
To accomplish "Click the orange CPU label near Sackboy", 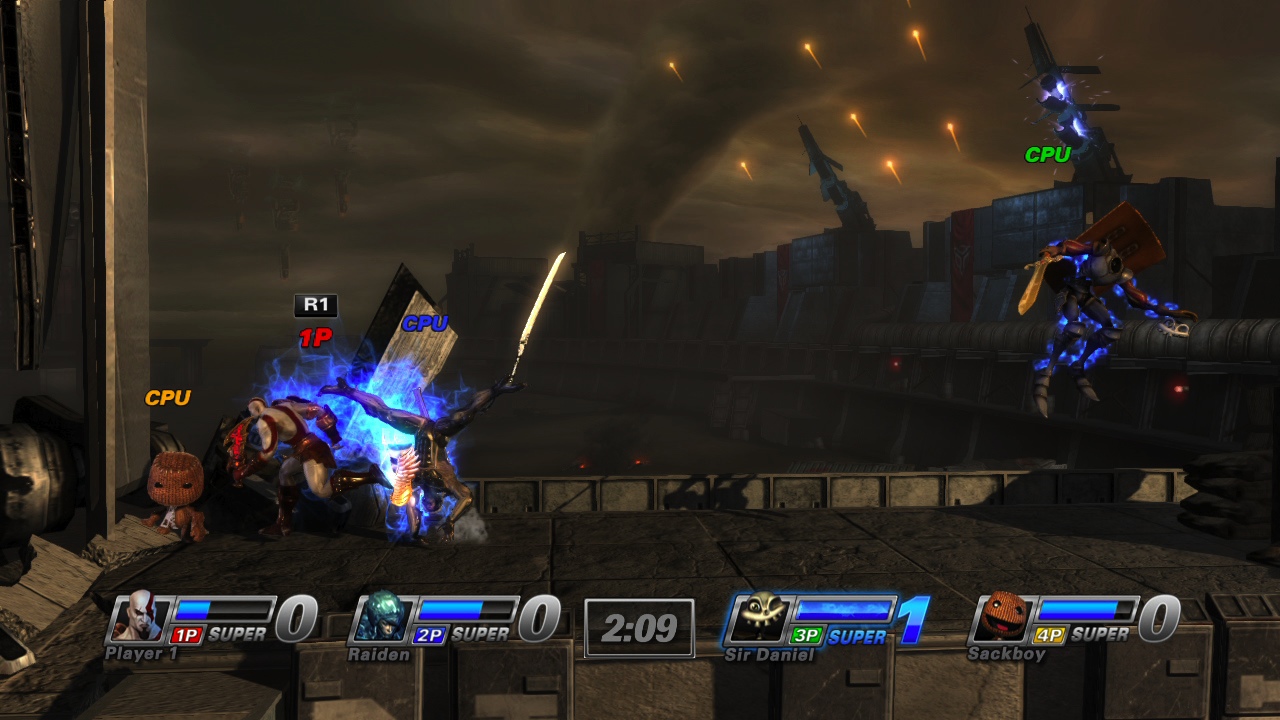I will [171, 397].
